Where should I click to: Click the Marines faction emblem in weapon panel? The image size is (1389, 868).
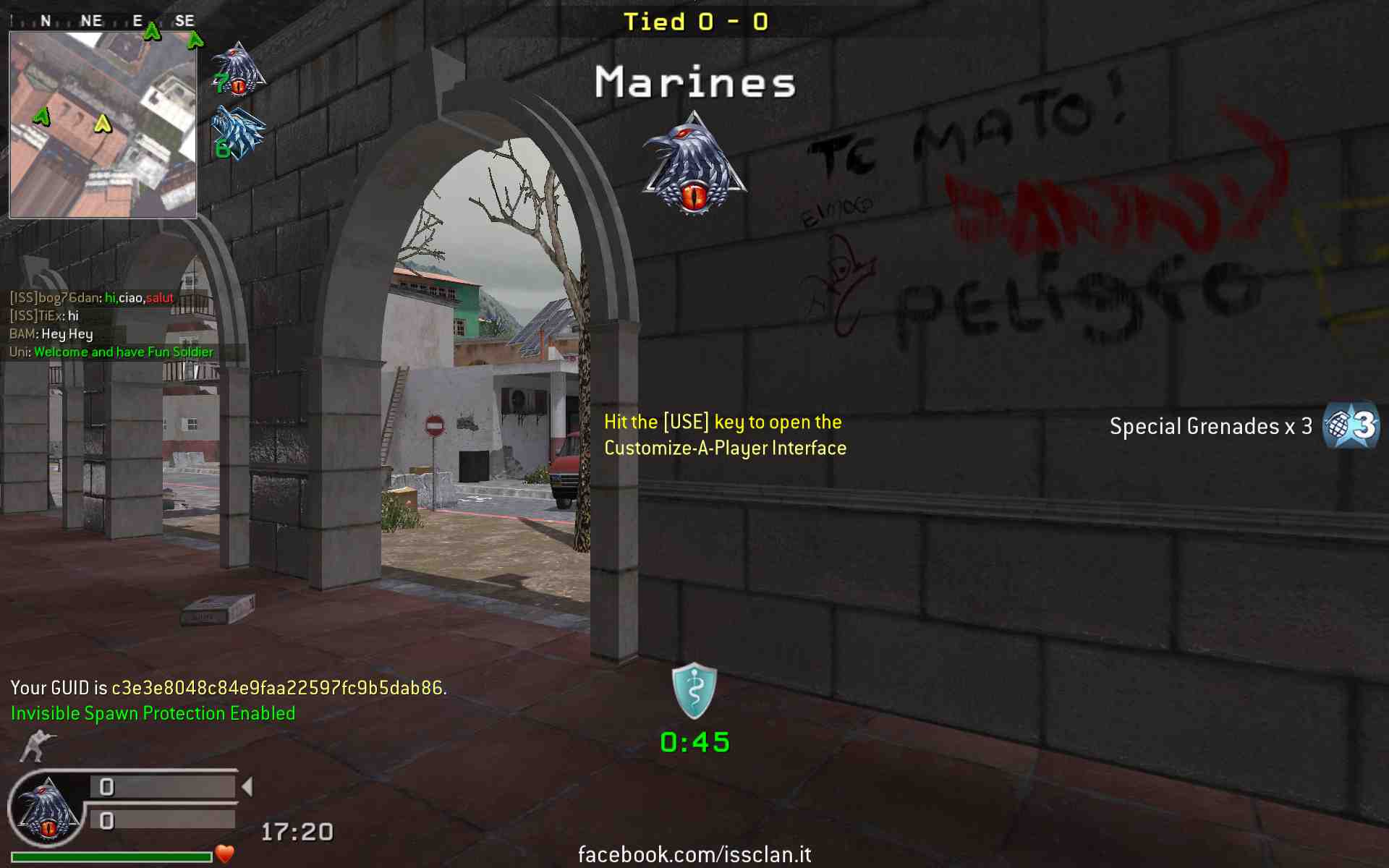(x=48, y=810)
